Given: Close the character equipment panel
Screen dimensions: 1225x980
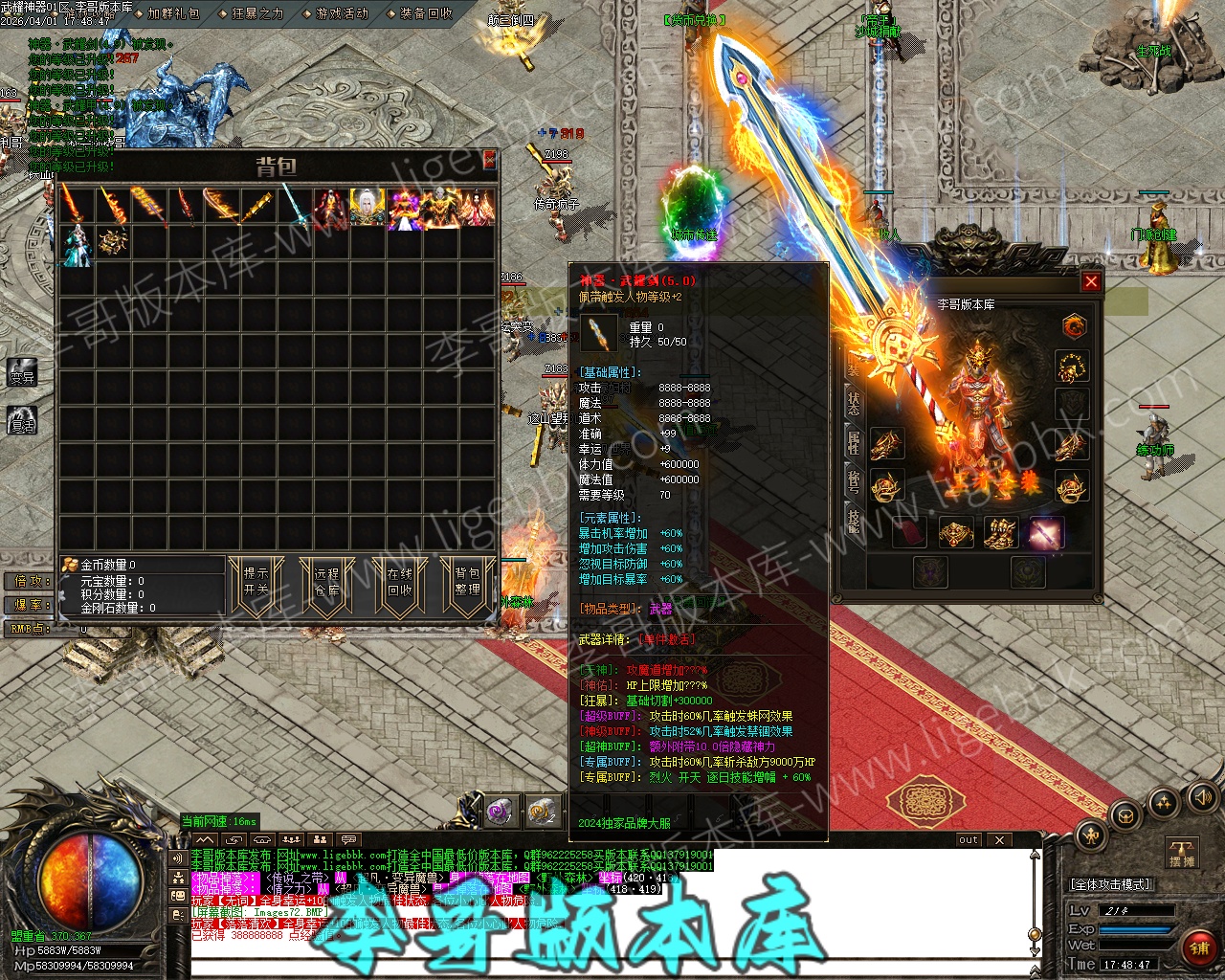Looking at the screenshot, I should (1090, 281).
